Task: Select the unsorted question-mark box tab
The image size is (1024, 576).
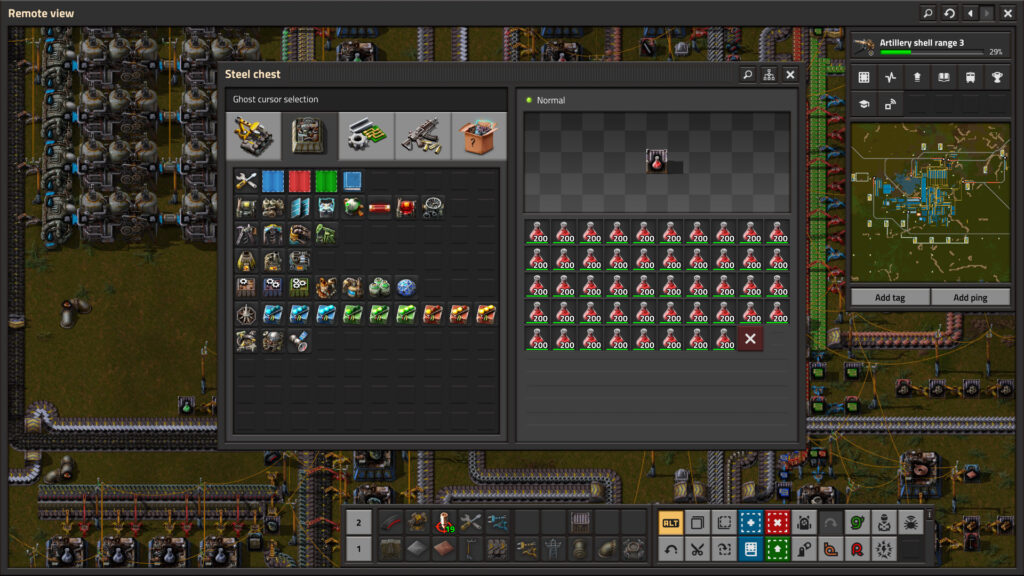Action: [479, 136]
